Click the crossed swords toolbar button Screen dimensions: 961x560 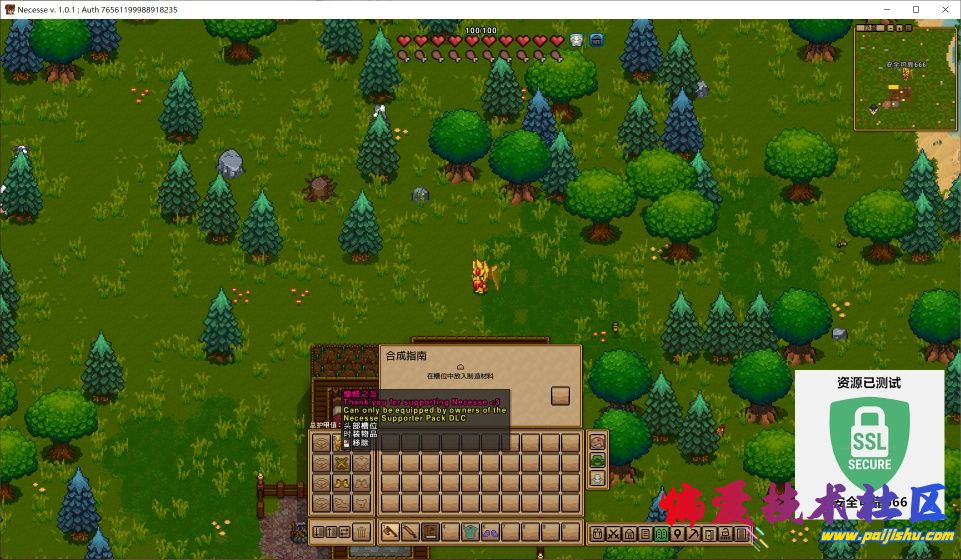click(613, 534)
